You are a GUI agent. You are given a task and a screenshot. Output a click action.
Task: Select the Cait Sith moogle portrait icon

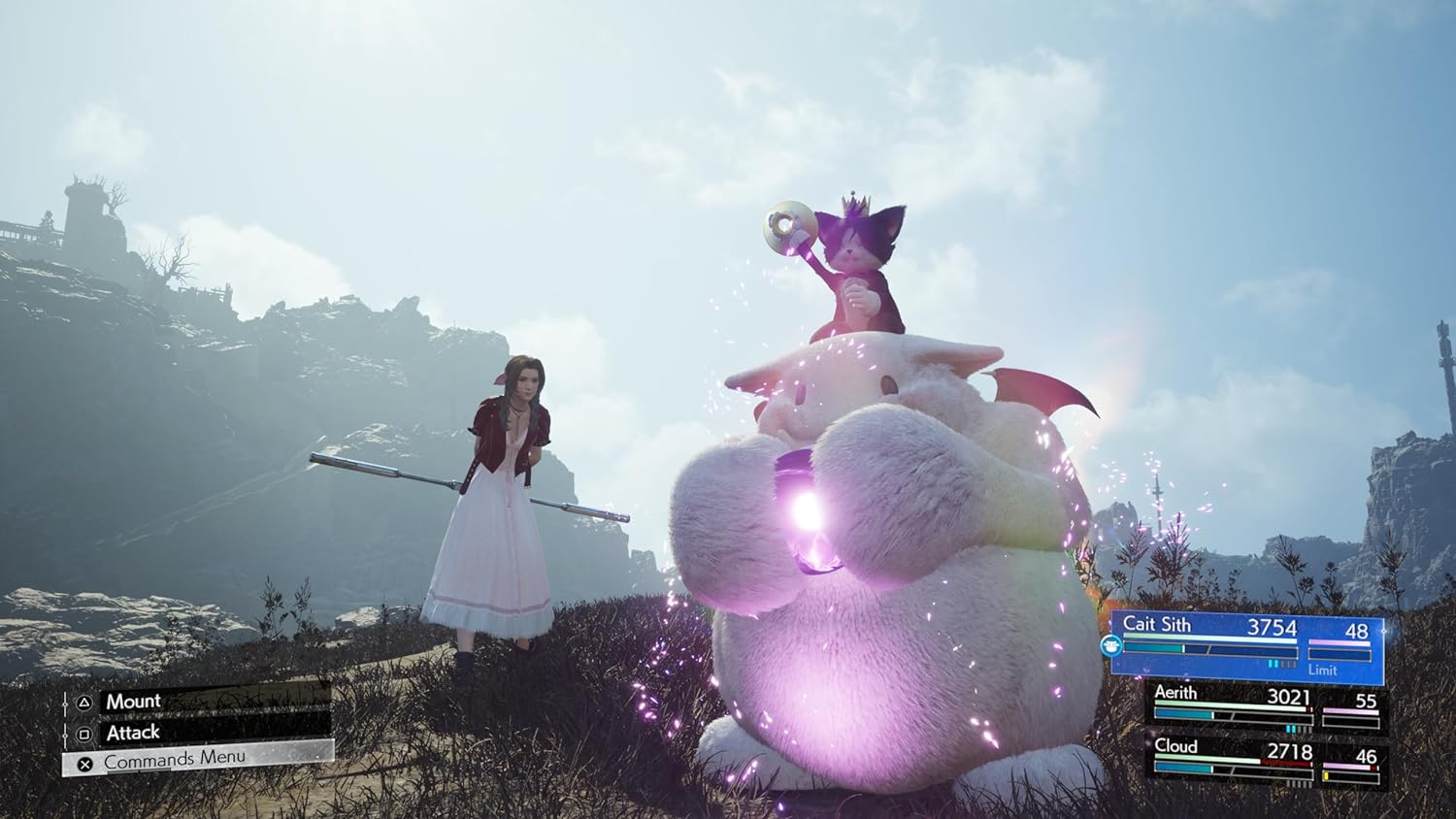pyautogui.click(x=1111, y=647)
